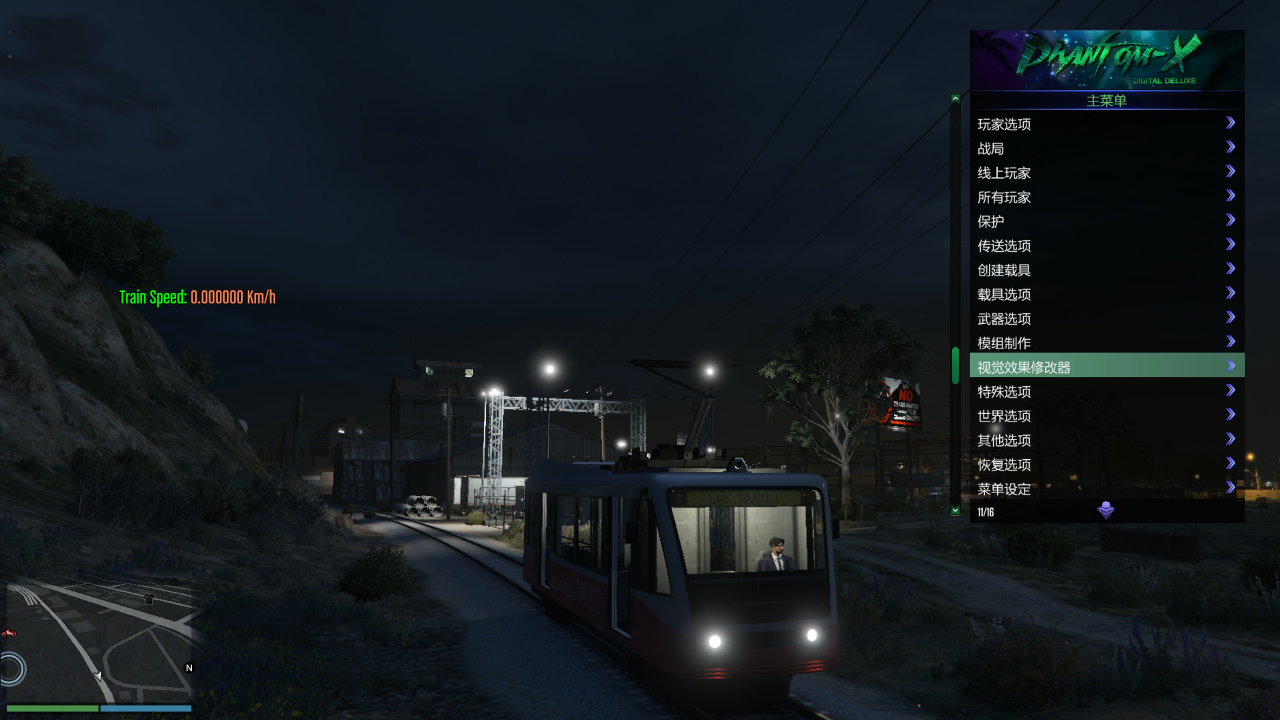The height and width of the screenshot is (720, 1280).
Task: Open the 线上玩家 submenu
Action: point(1105,173)
